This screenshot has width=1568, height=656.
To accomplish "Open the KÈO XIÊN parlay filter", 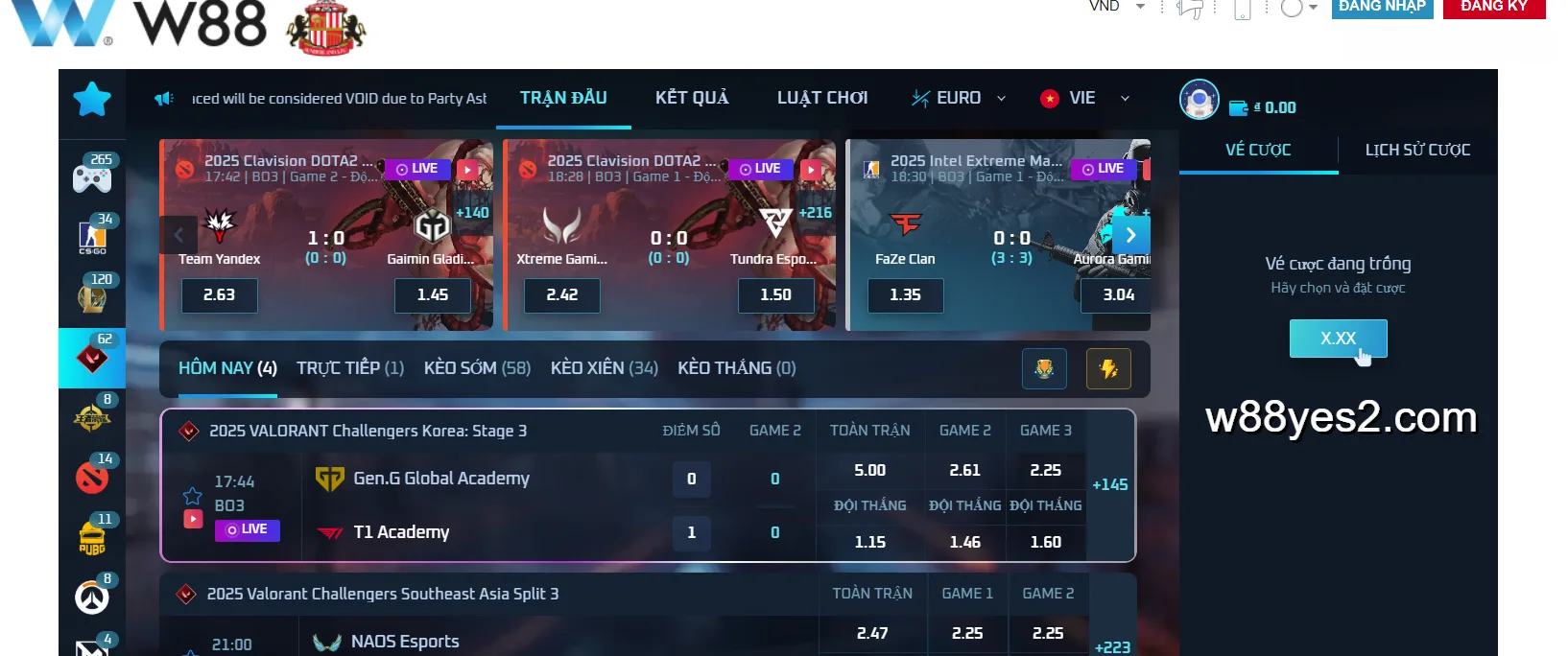I will coord(604,368).
